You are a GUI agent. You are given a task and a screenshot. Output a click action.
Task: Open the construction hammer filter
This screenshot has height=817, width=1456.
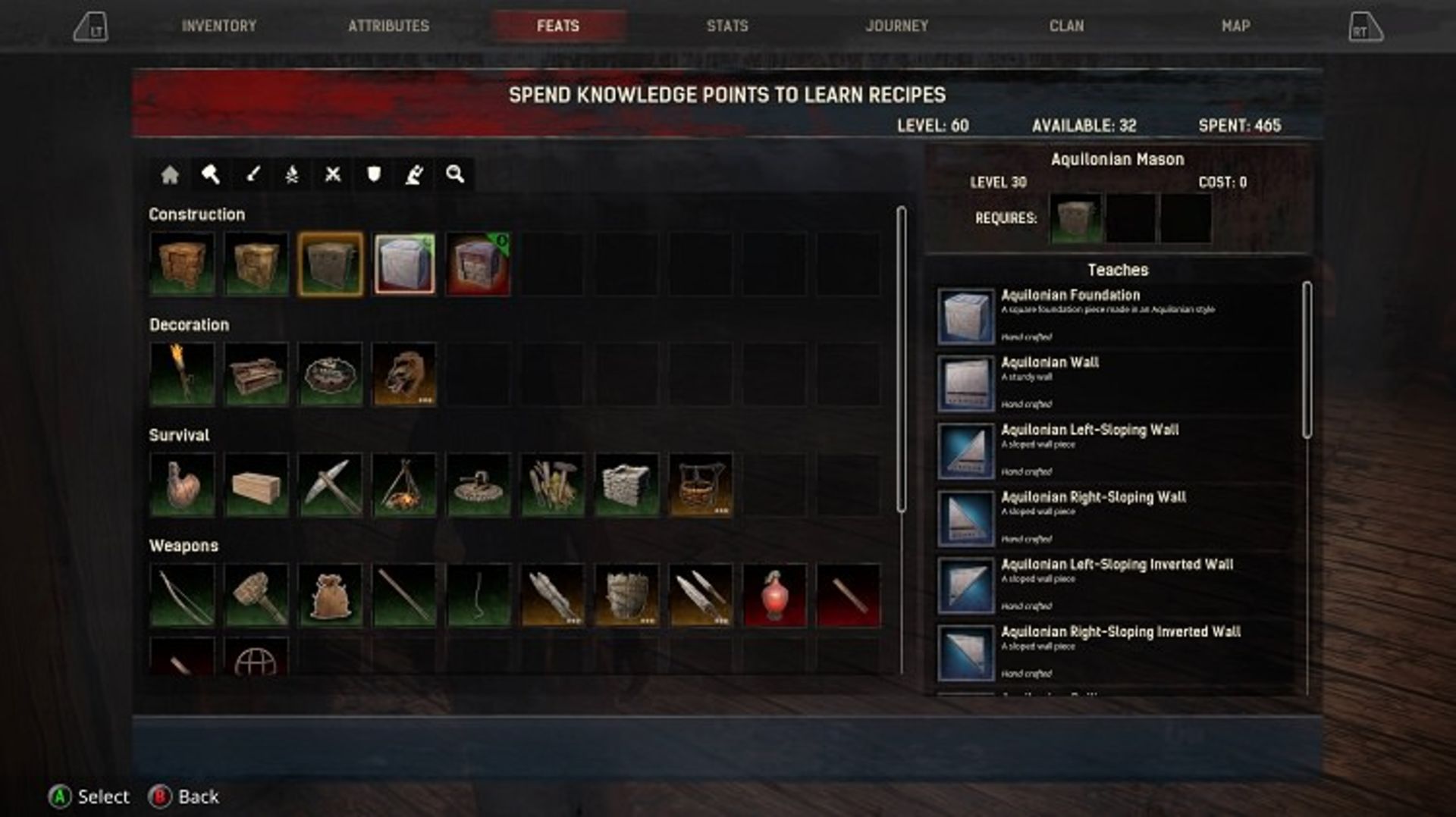pyautogui.click(x=210, y=175)
